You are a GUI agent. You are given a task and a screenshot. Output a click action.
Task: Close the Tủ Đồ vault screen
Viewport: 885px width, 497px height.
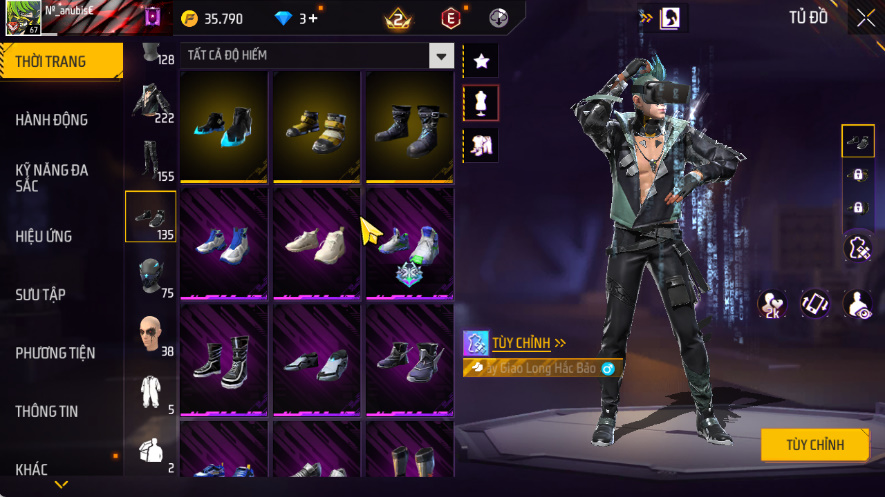coord(865,18)
